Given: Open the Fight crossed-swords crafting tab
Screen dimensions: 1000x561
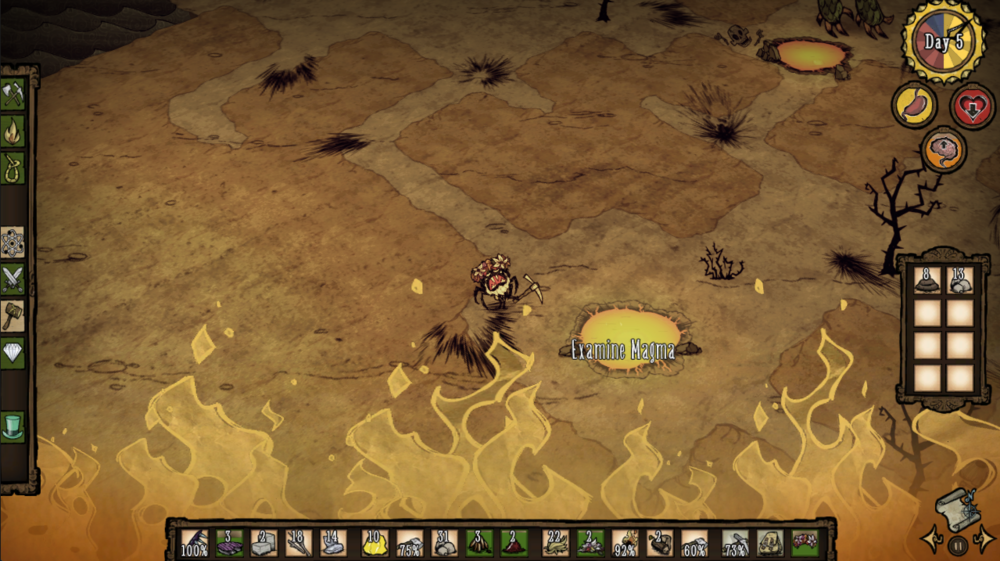Looking at the screenshot, I should pyautogui.click(x=13, y=278).
